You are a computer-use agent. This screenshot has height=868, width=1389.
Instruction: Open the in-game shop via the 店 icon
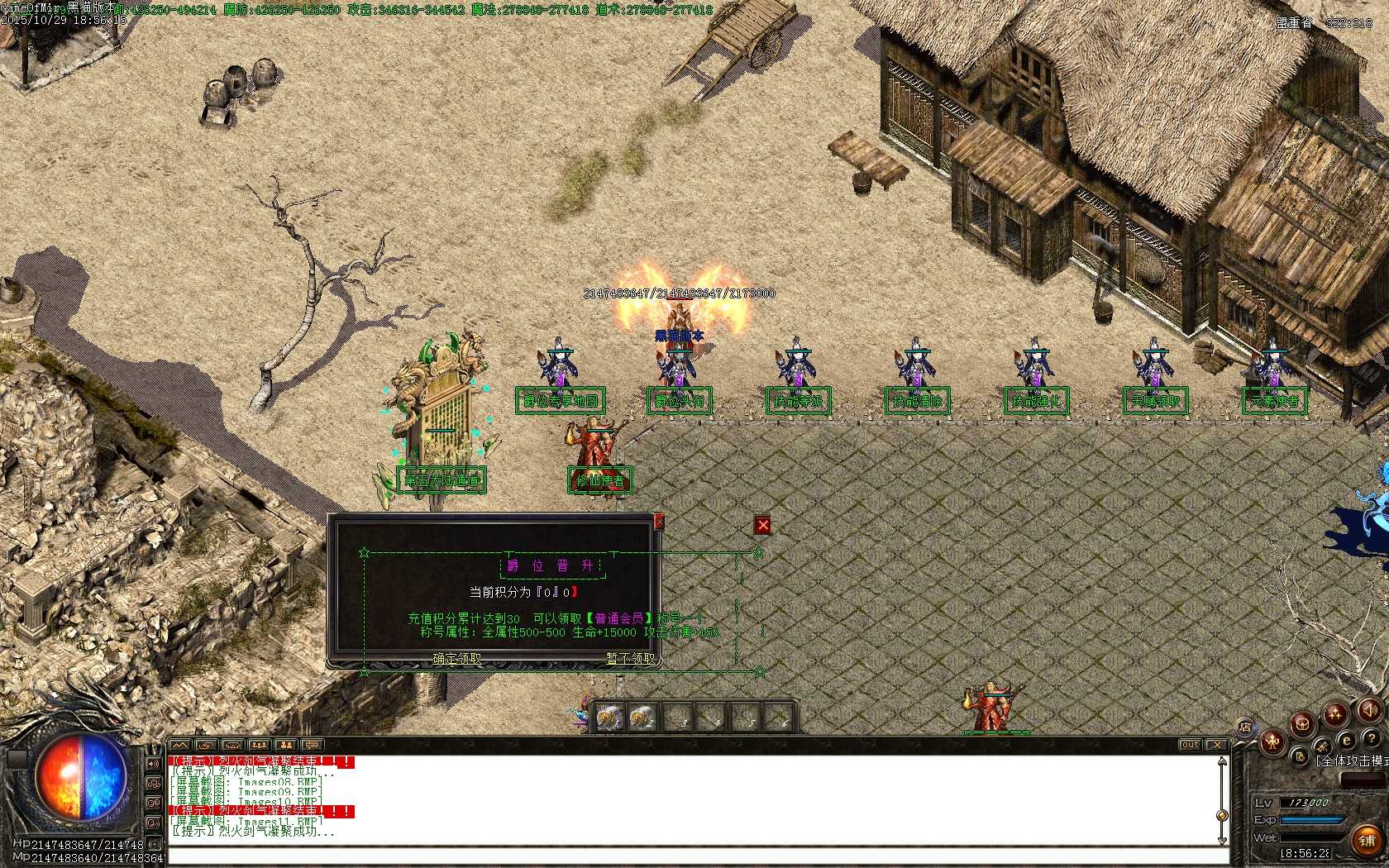[x=1246, y=727]
